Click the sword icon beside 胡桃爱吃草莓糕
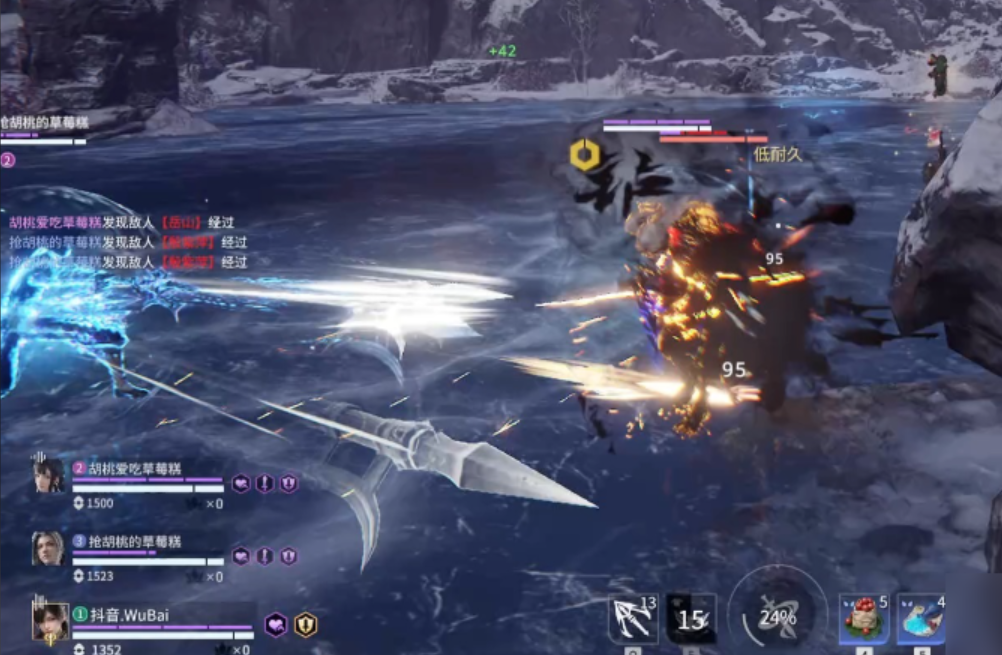Viewport: 1002px width, 655px height. click(264, 484)
